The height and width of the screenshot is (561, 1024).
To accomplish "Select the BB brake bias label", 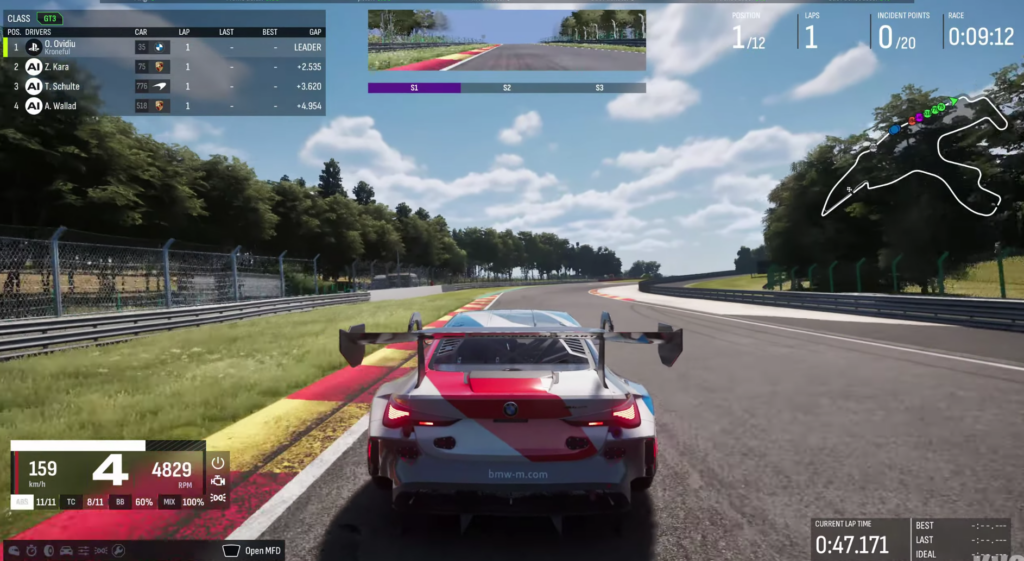I will coord(120,502).
